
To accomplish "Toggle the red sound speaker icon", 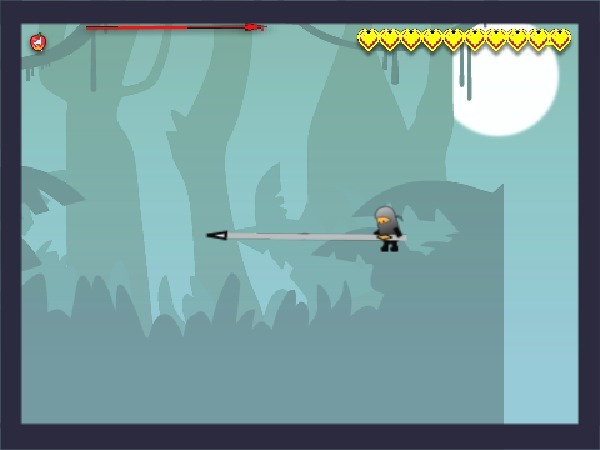I will coord(38,42).
